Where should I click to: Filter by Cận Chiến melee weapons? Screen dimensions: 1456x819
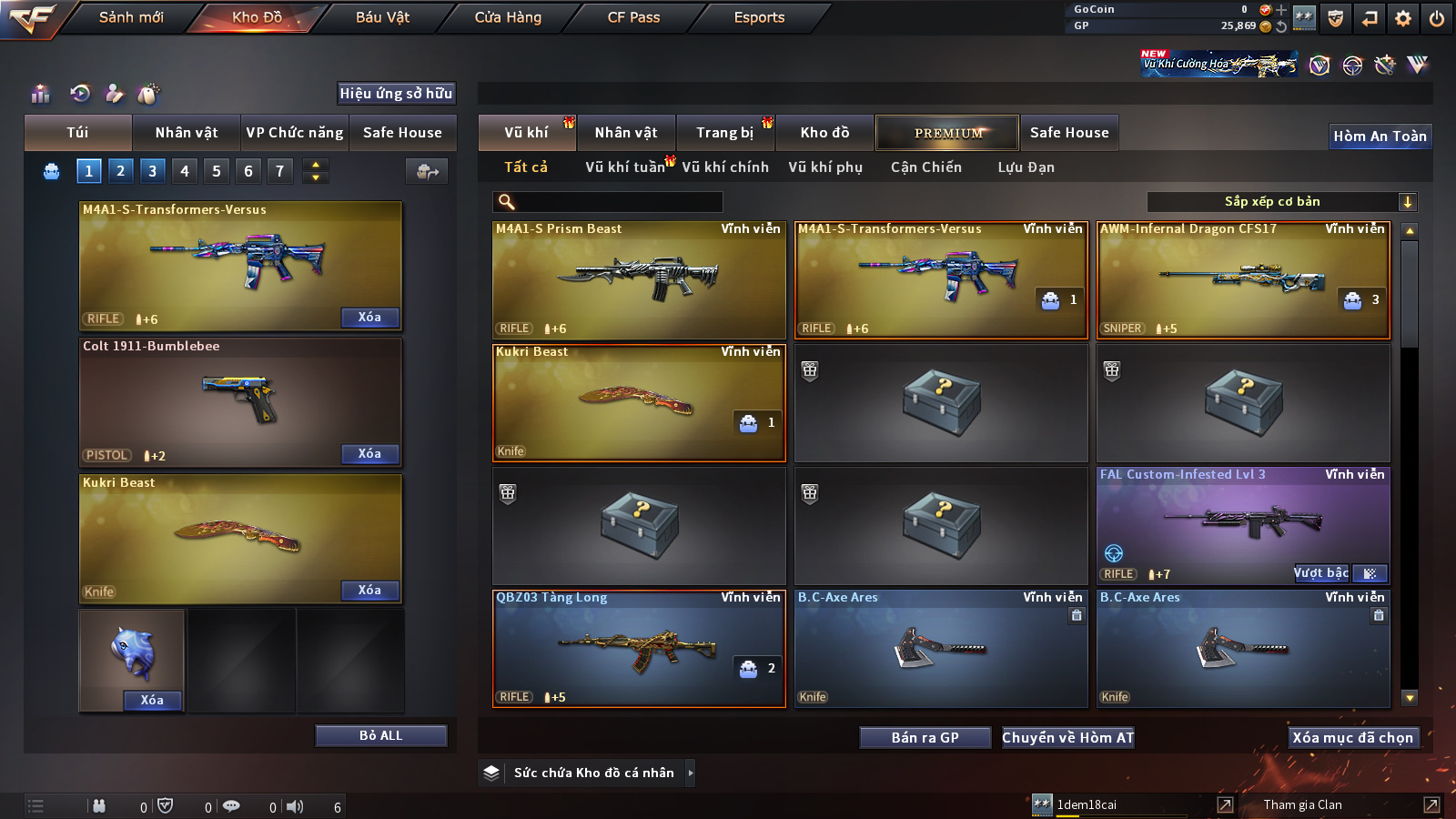coord(925,167)
